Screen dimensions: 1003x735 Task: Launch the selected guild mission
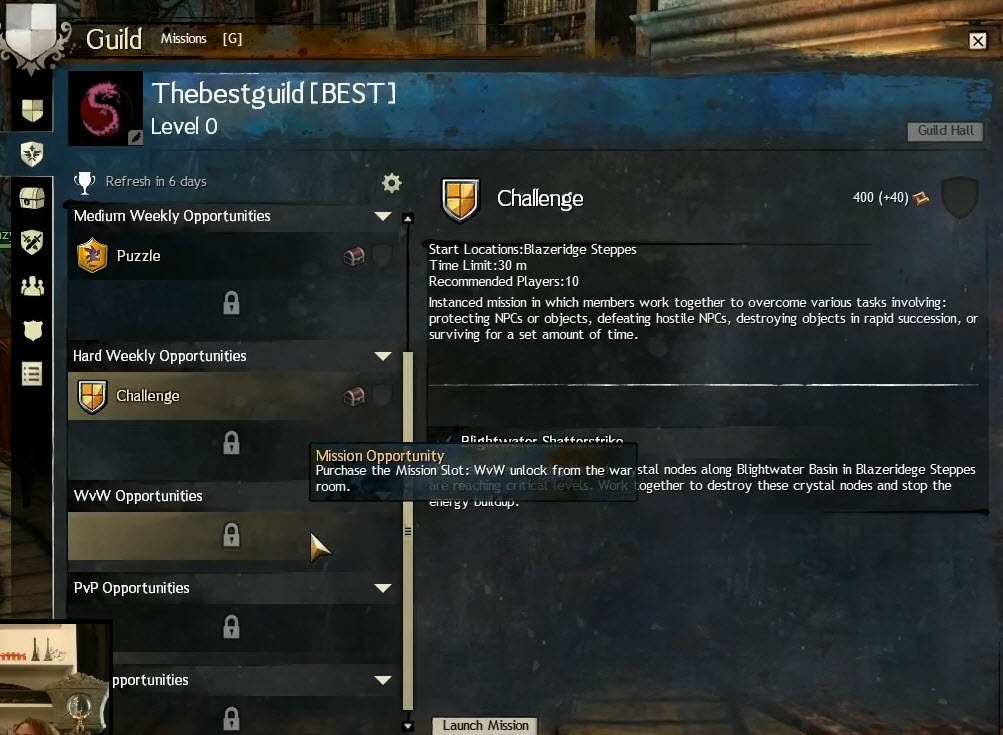coord(486,725)
